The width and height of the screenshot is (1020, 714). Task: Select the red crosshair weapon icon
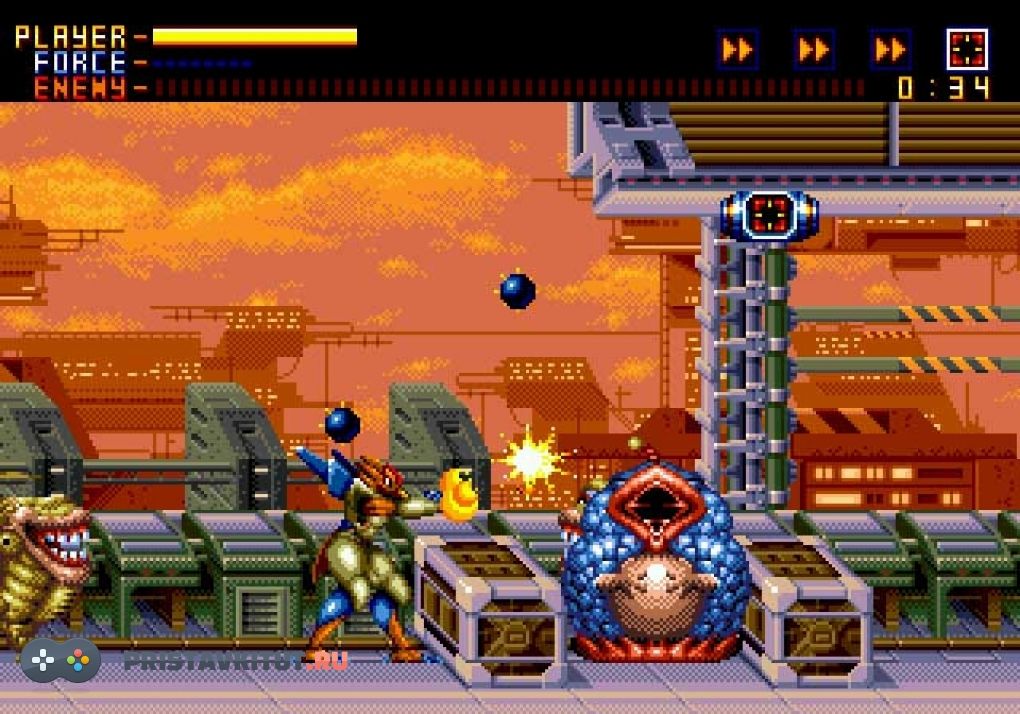(967, 49)
